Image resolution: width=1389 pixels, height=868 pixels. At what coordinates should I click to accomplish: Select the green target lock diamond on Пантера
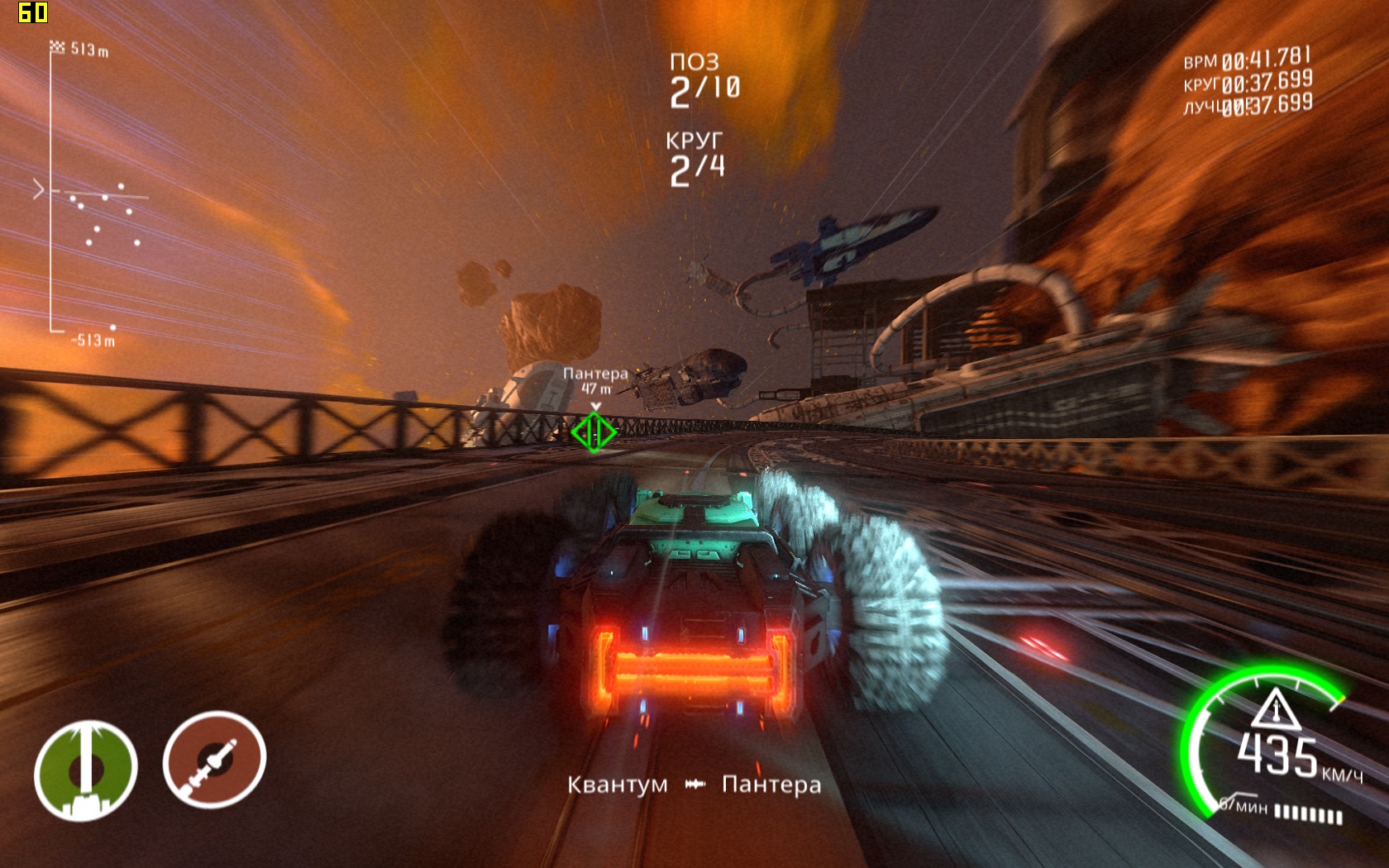594,432
